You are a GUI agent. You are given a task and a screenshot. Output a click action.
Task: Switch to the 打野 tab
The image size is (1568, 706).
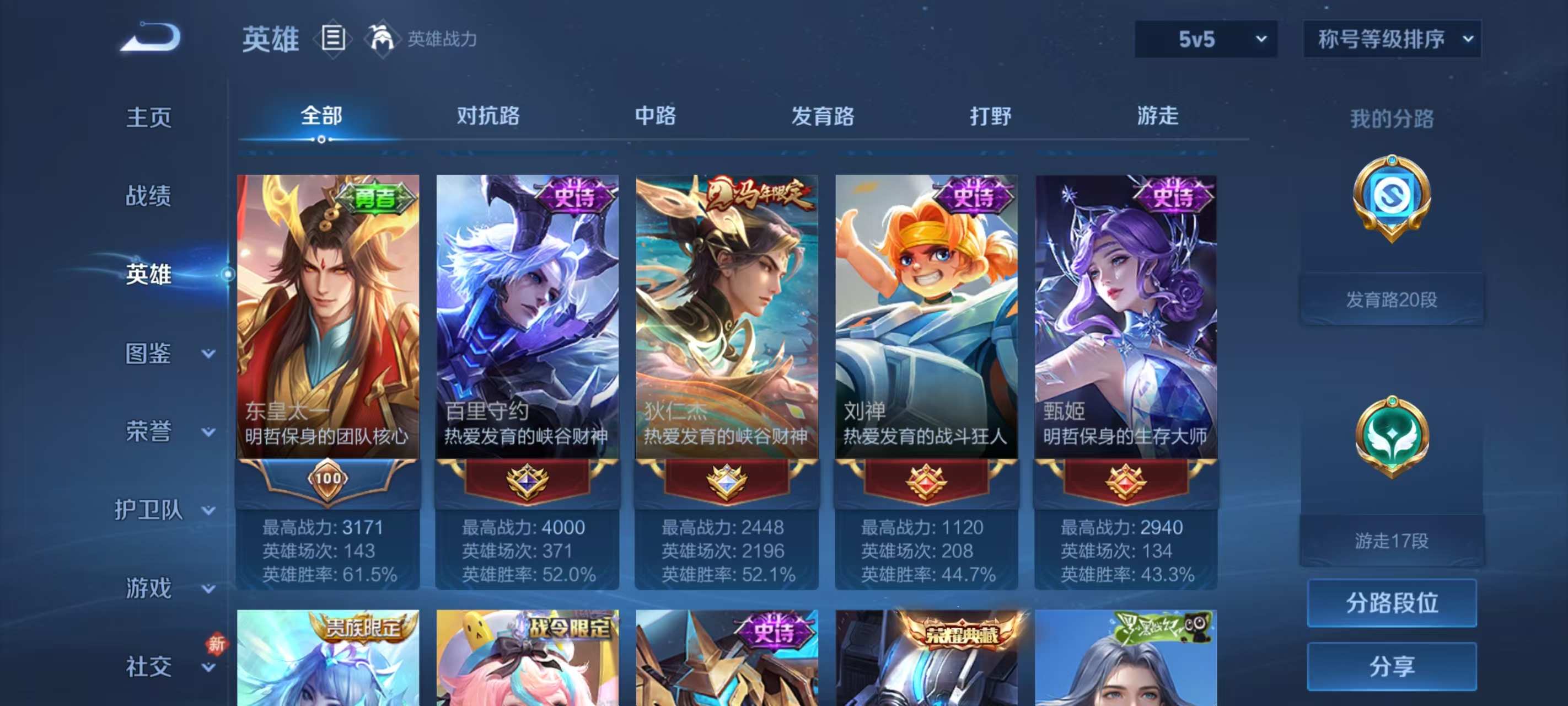click(991, 117)
